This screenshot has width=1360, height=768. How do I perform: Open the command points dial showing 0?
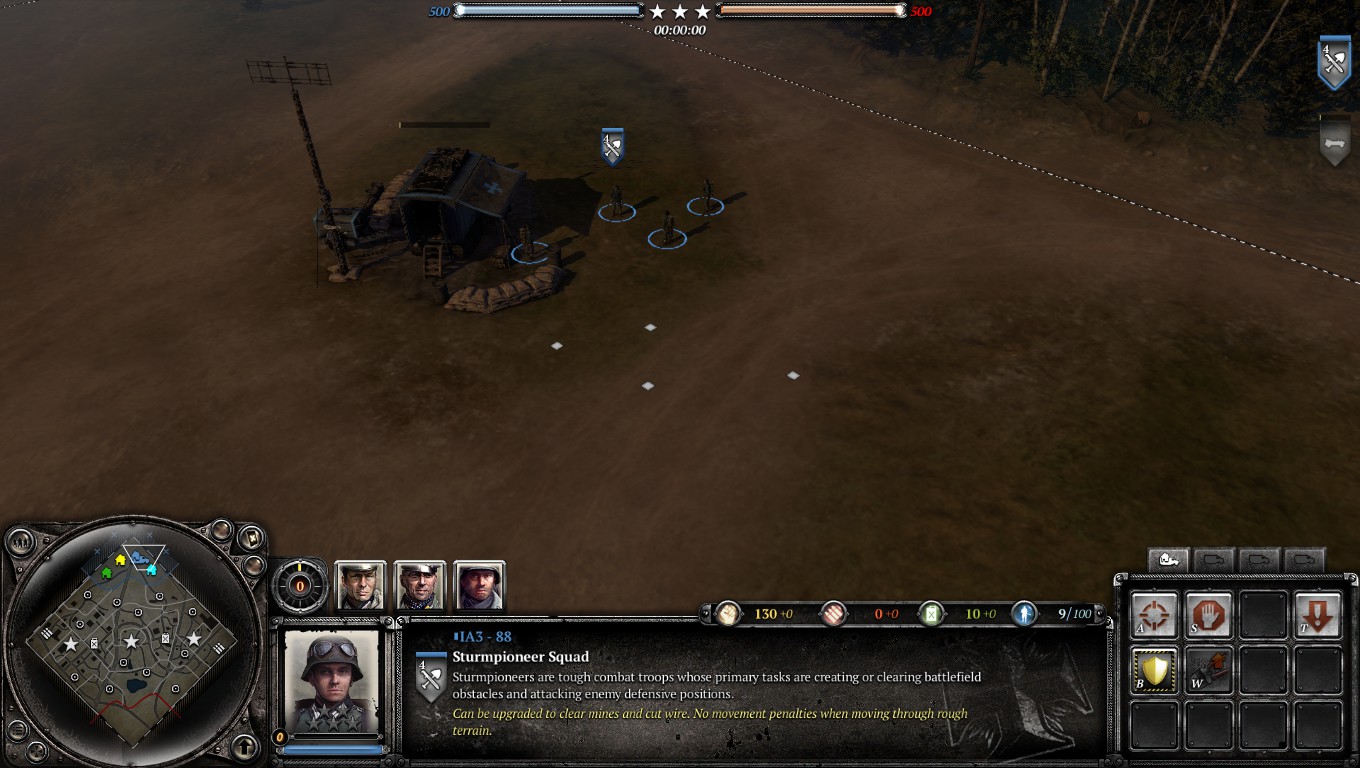click(300, 586)
